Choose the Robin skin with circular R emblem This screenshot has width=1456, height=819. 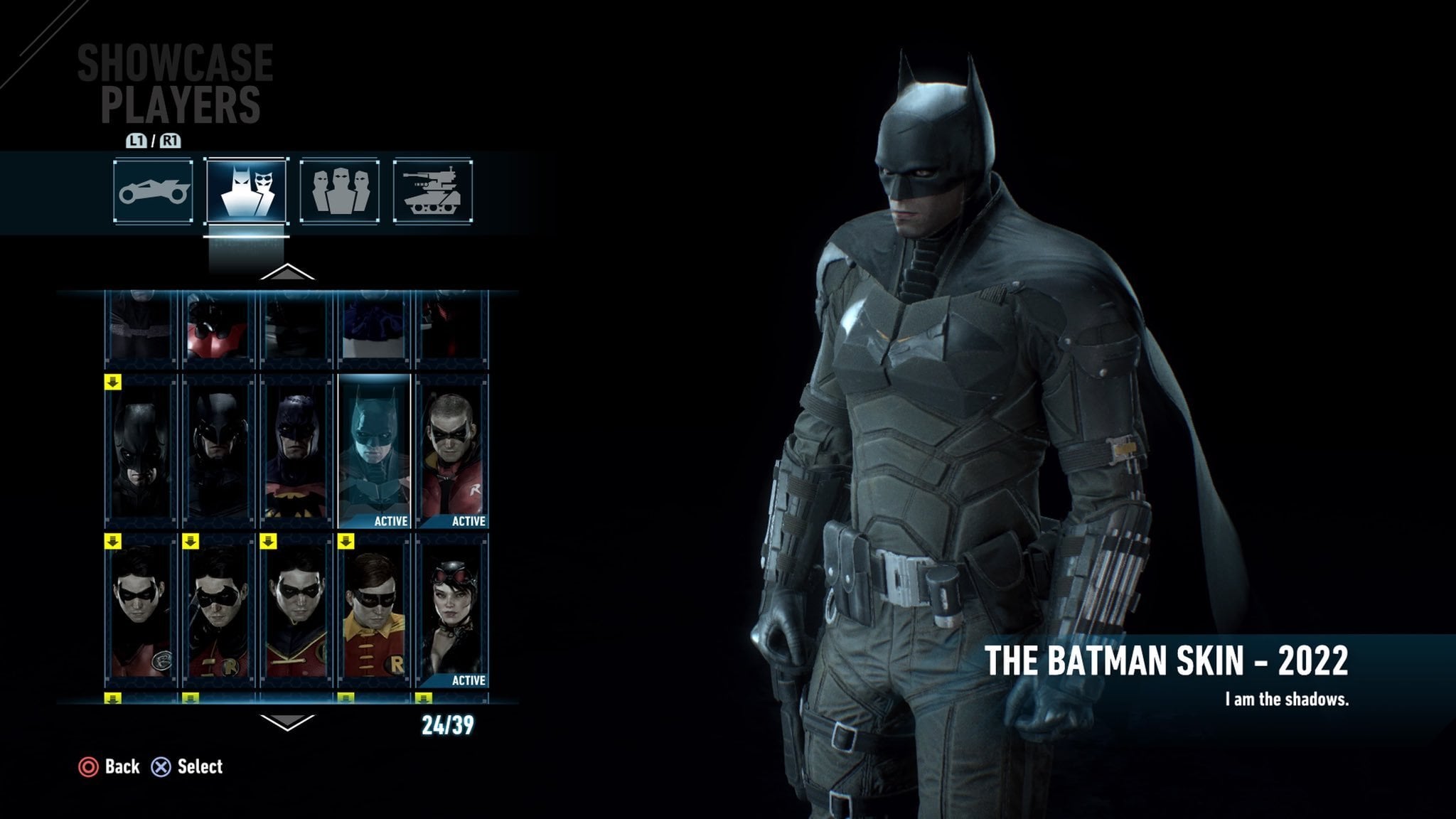(141, 612)
